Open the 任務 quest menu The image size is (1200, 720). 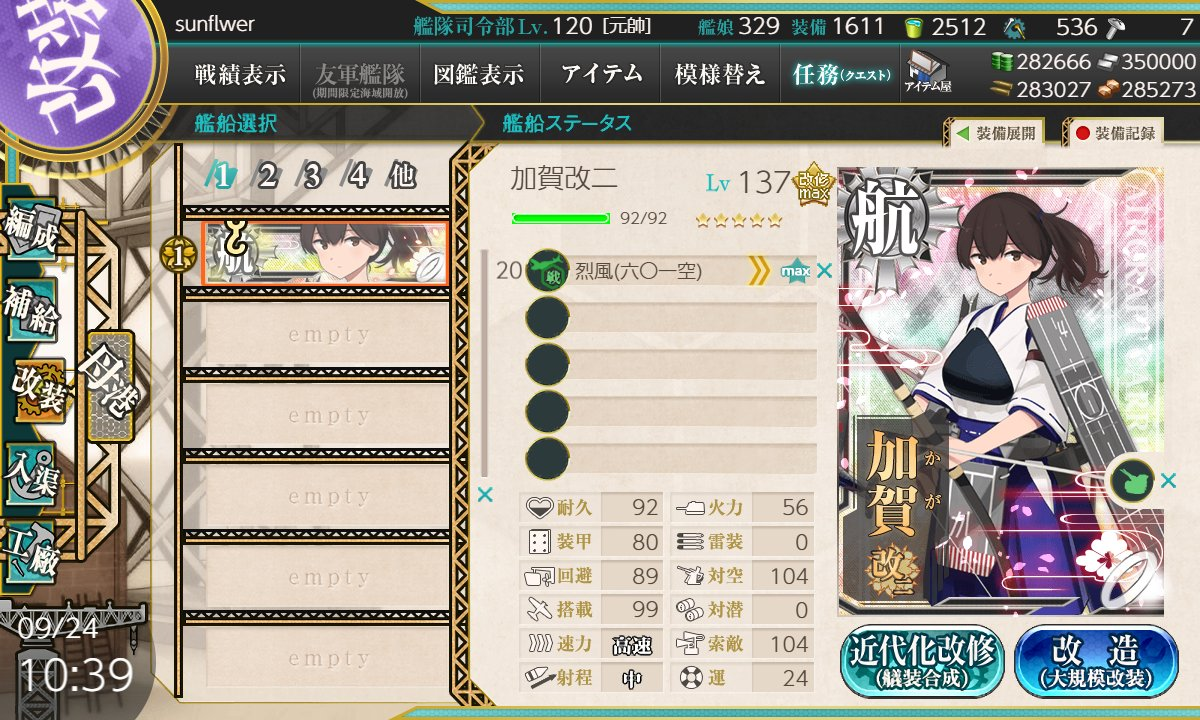click(x=840, y=75)
